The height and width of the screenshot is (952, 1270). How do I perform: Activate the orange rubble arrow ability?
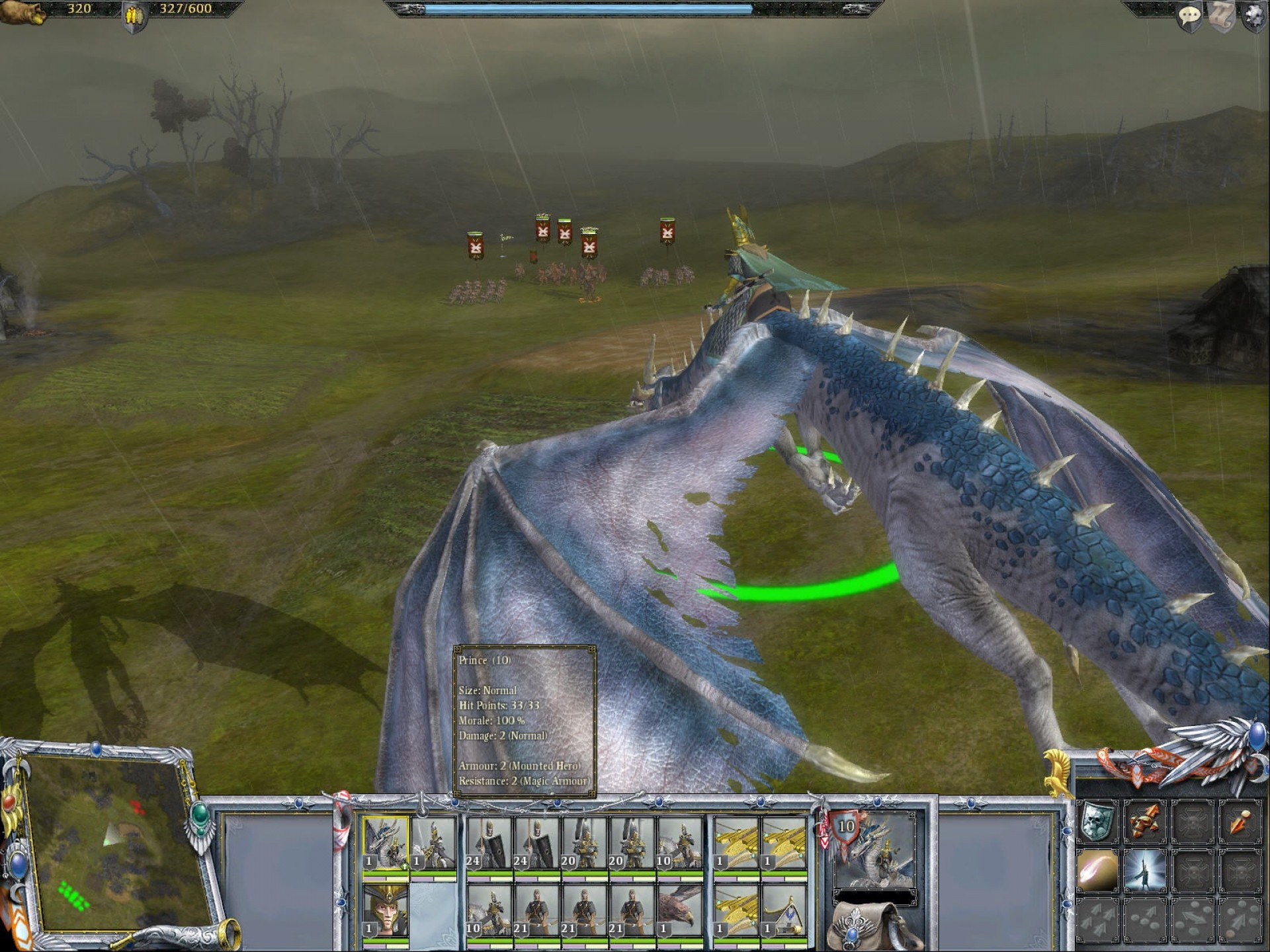[1145, 821]
